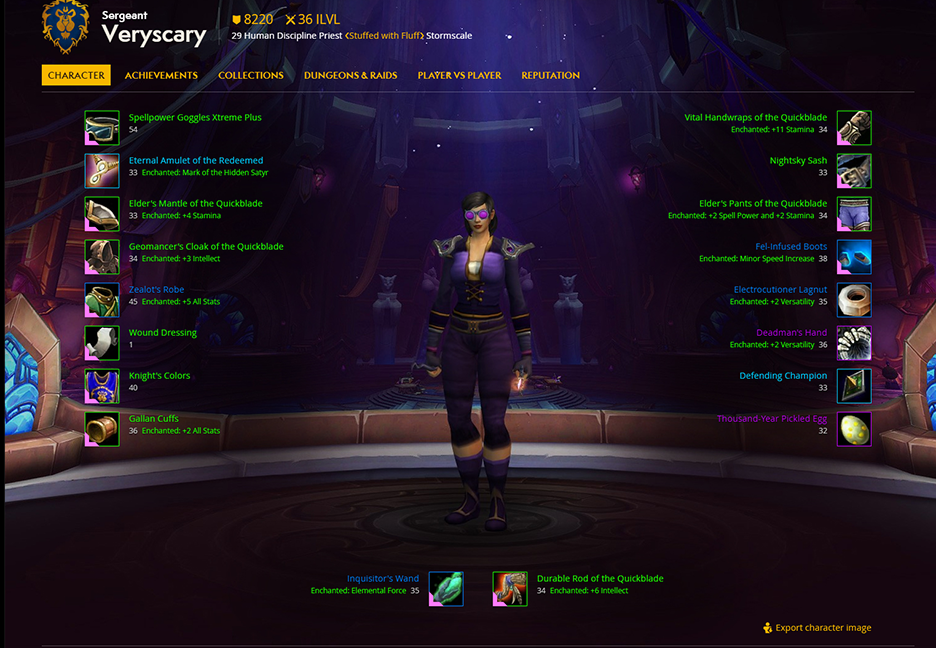The height and width of the screenshot is (648, 936).
Task: Open the Thousand-Year Pickled Egg trinket slot
Action: coord(854,429)
